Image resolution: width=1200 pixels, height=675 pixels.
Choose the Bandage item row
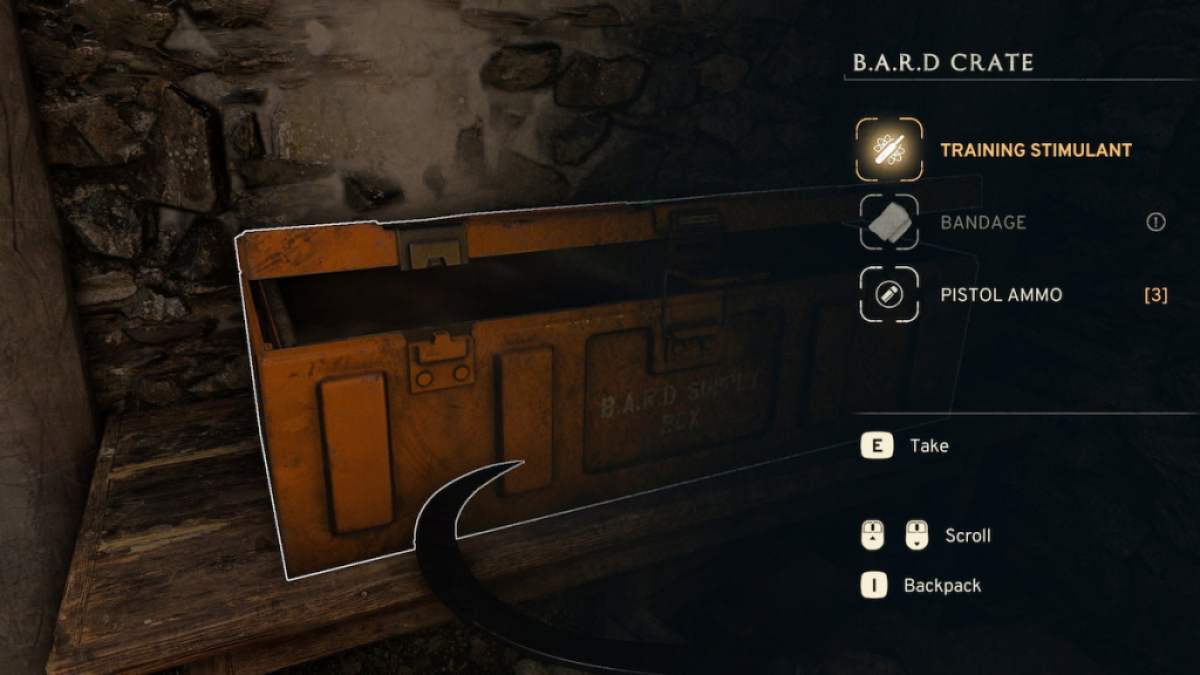982,222
